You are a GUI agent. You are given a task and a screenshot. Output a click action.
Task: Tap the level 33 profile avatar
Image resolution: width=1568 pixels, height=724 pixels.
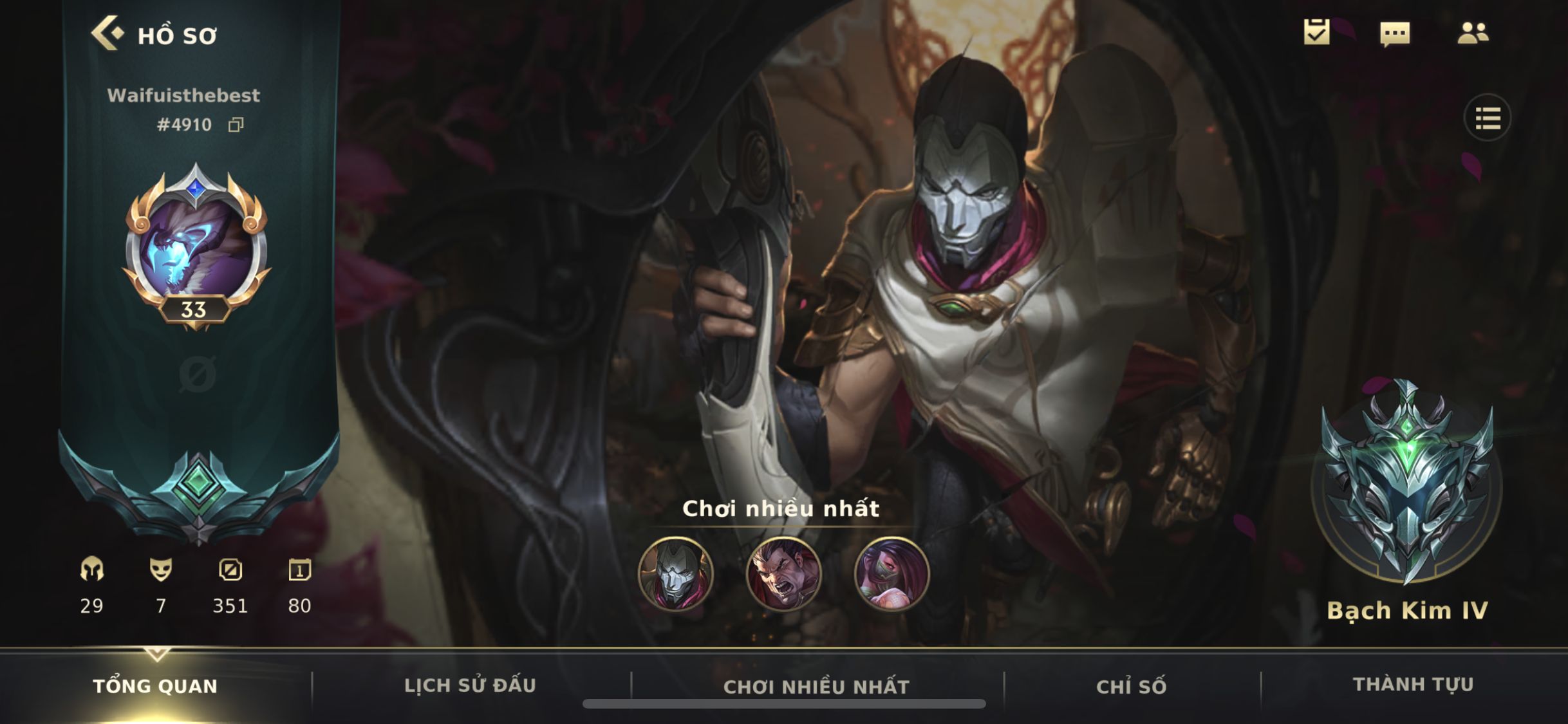pos(196,246)
